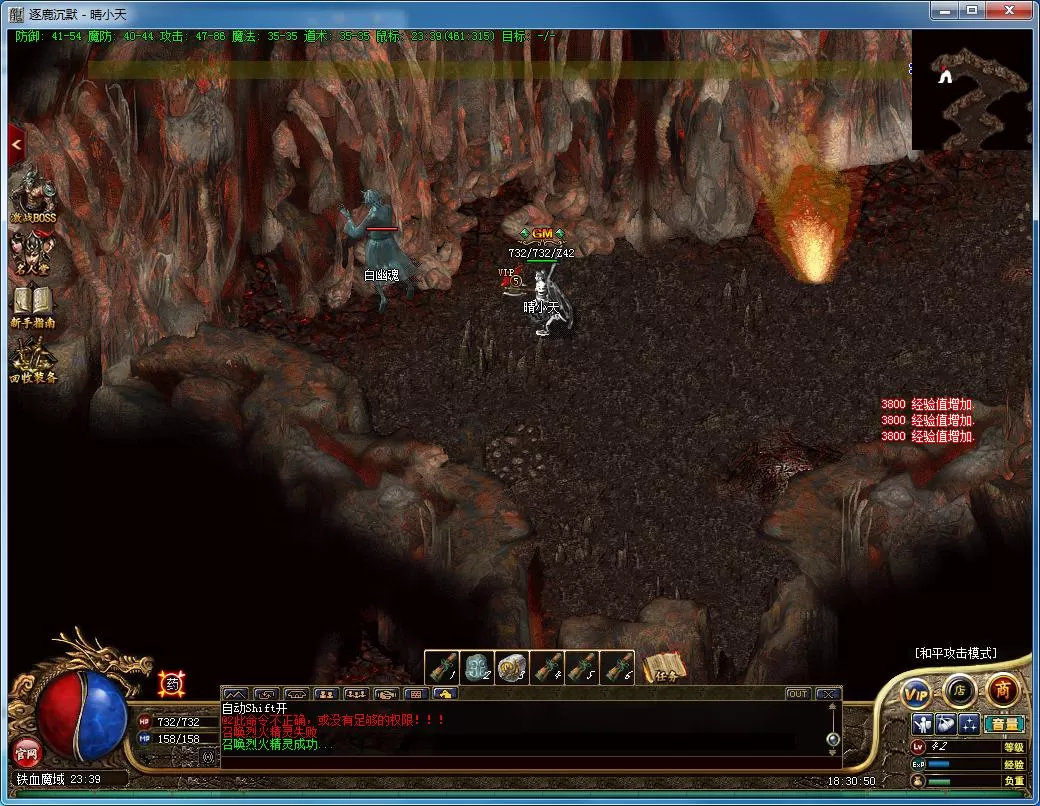The width and height of the screenshot is (1040, 806).
Task: Open the VIP menu
Action: point(915,692)
